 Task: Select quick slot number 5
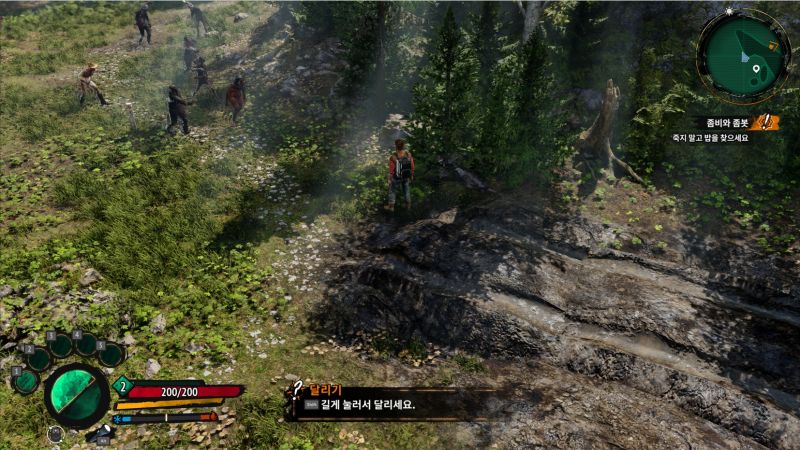[111, 354]
